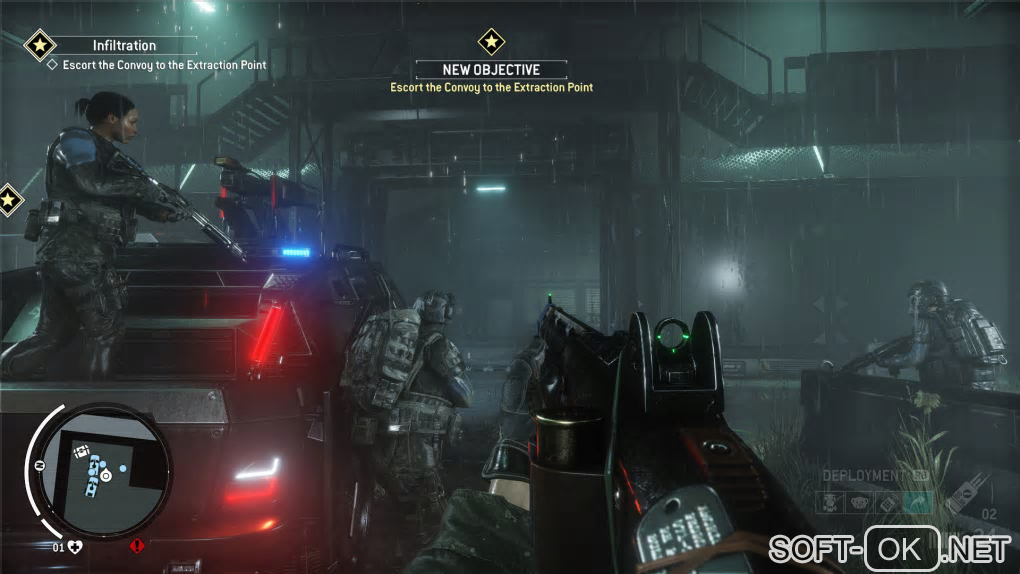The image size is (1020, 574).
Task: Choose the teddy bear deployment slot
Action: [x=859, y=503]
